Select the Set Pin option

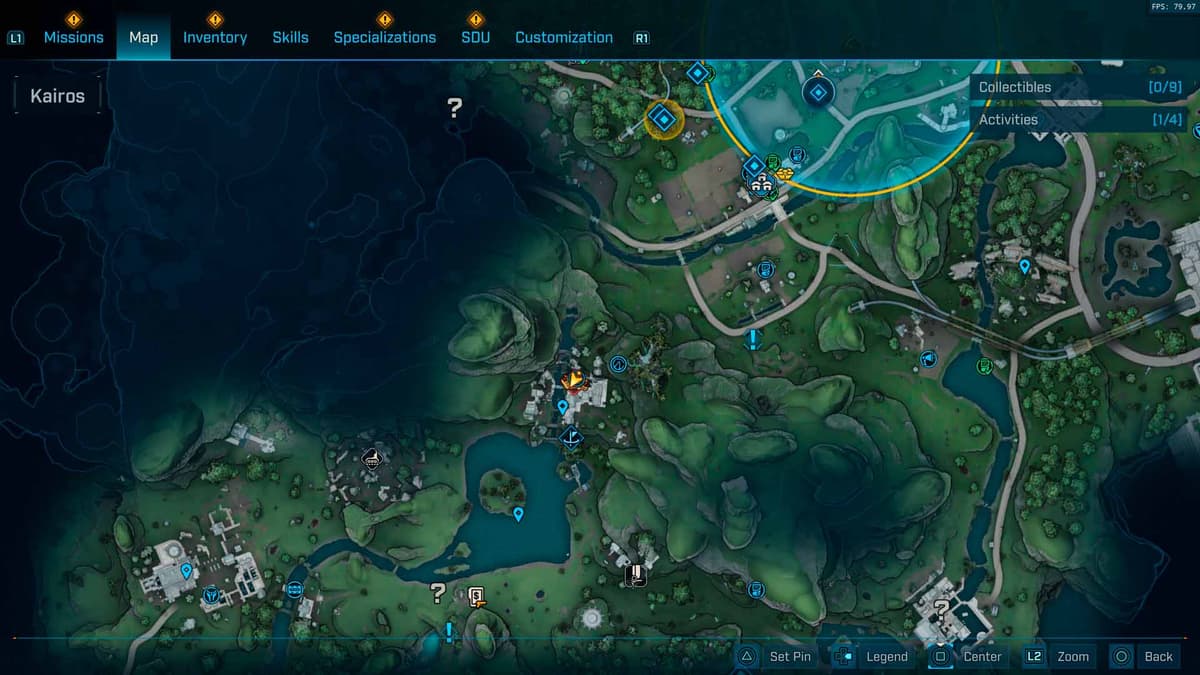coord(778,657)
